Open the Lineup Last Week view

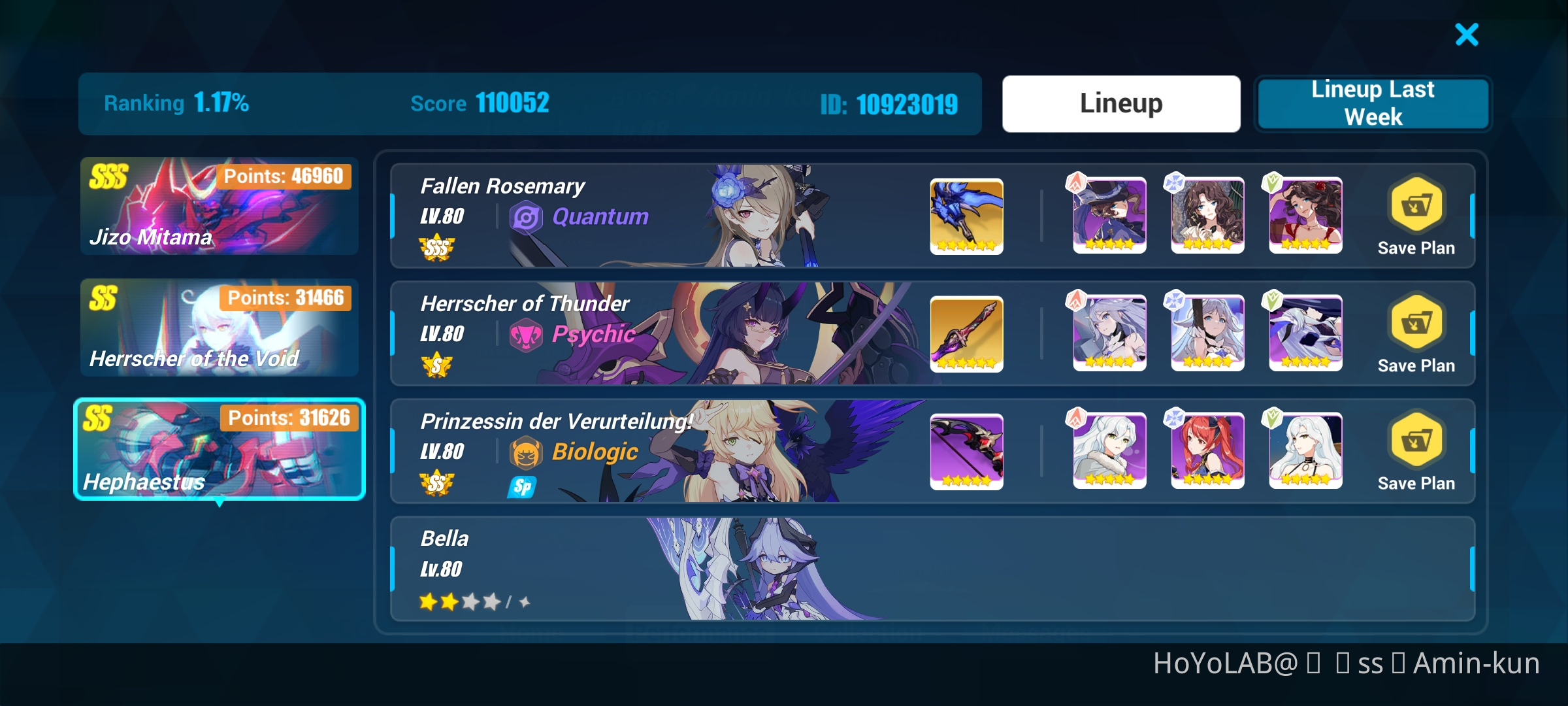(x=1372, y=103)
